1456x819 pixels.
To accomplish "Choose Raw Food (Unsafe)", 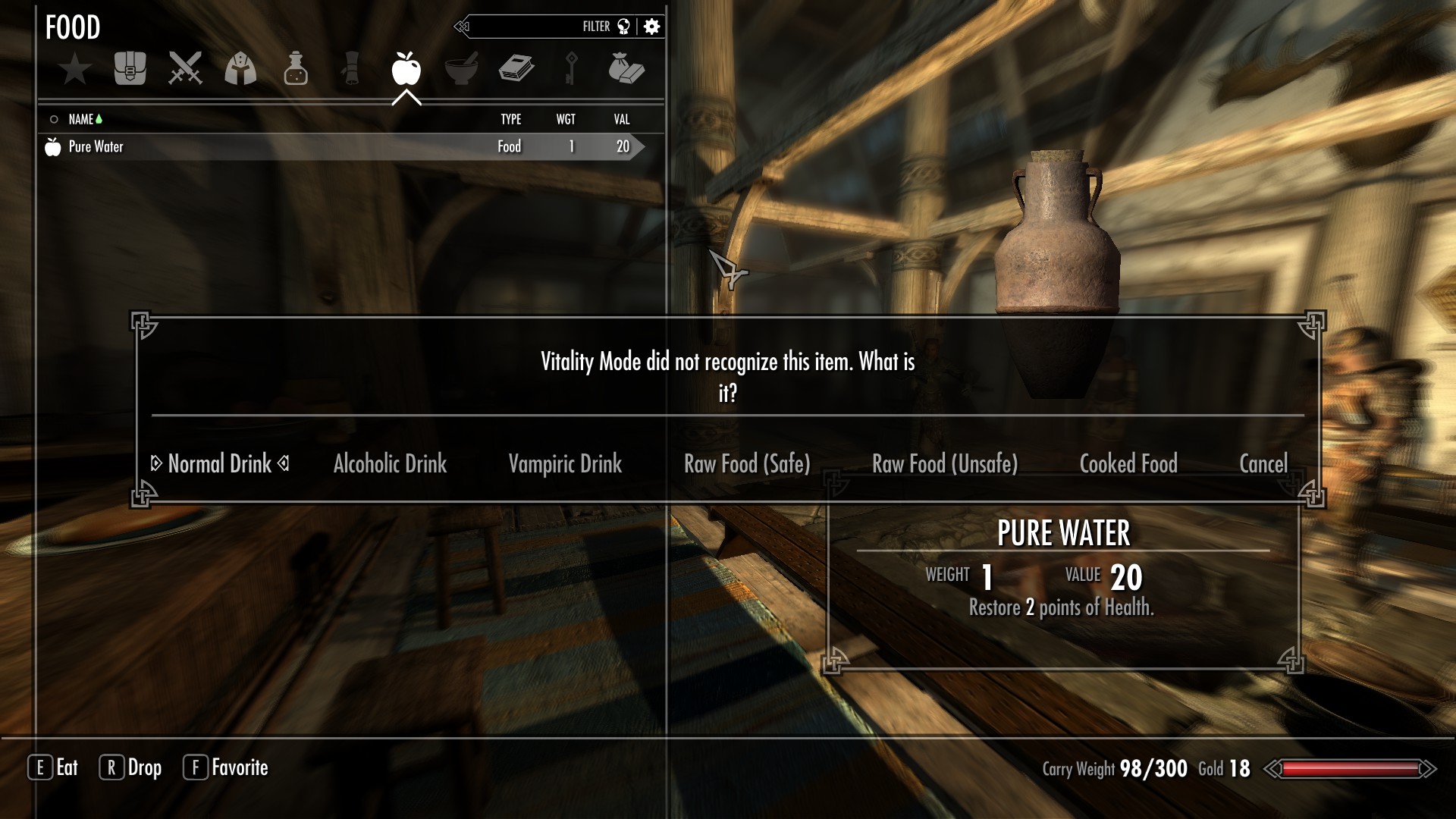I will coord(945,463).
